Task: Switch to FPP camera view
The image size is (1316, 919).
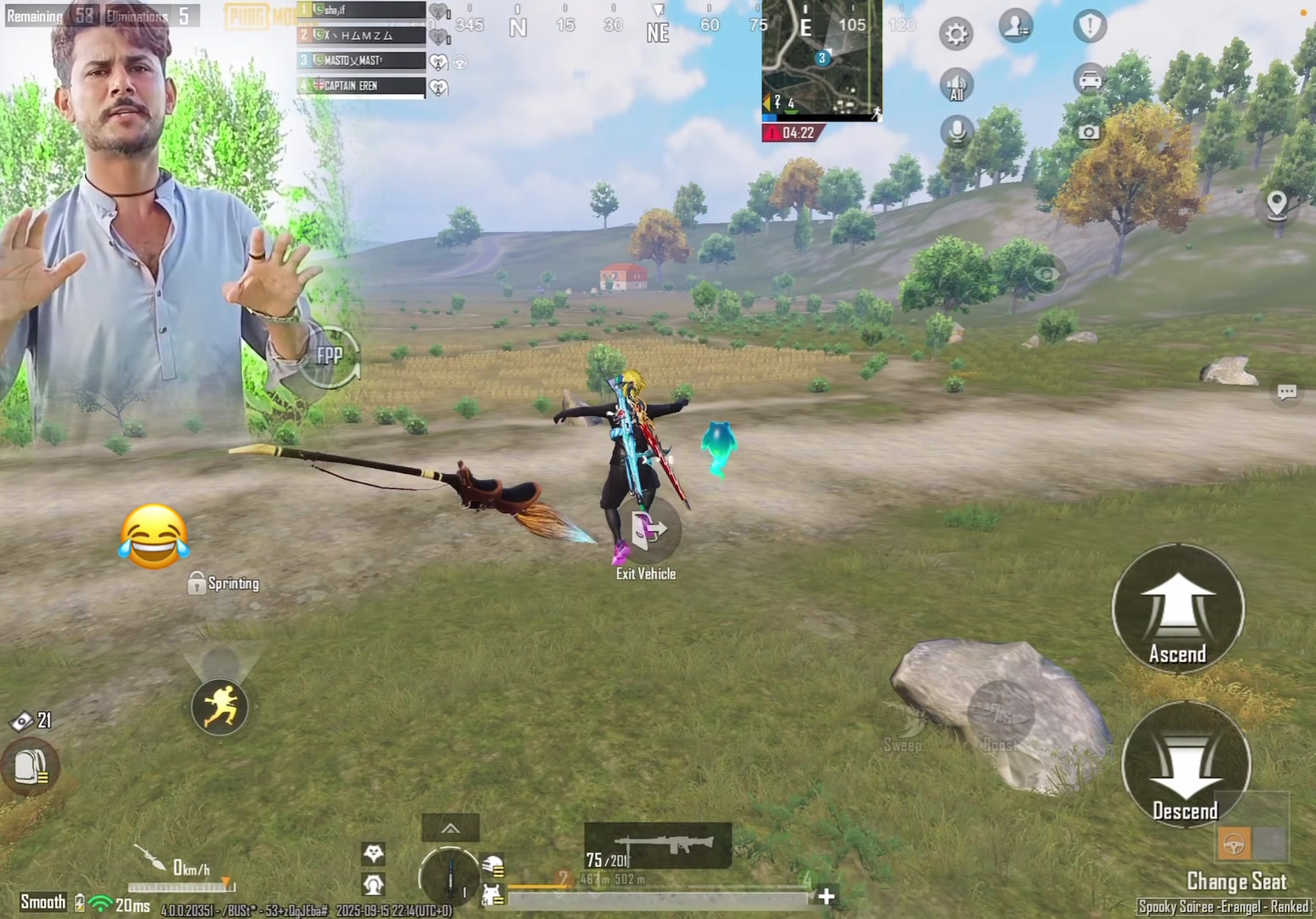Action: coord(329,357)
